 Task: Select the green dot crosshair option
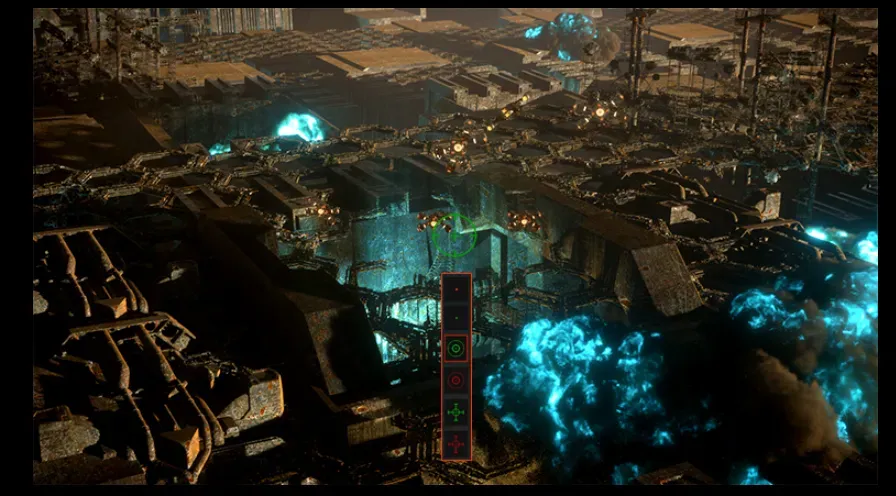point(456,318)
